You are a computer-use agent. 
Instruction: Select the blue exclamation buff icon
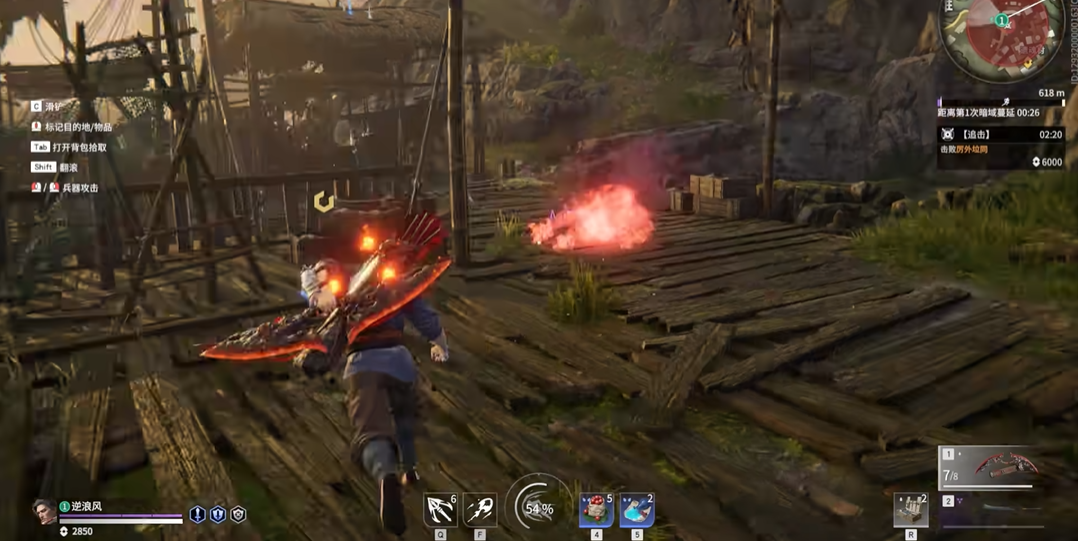(x=198, y=514)
